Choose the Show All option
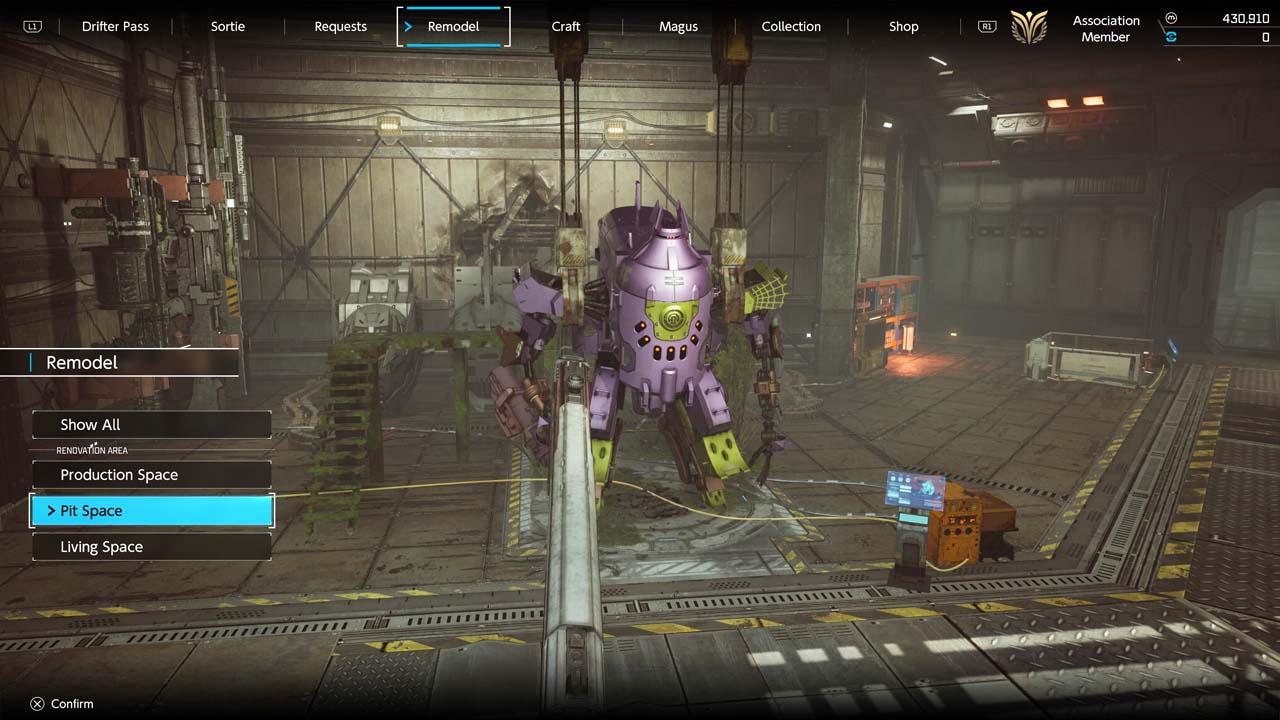The width and height of the screenshot is (1280, 720). 152,425
